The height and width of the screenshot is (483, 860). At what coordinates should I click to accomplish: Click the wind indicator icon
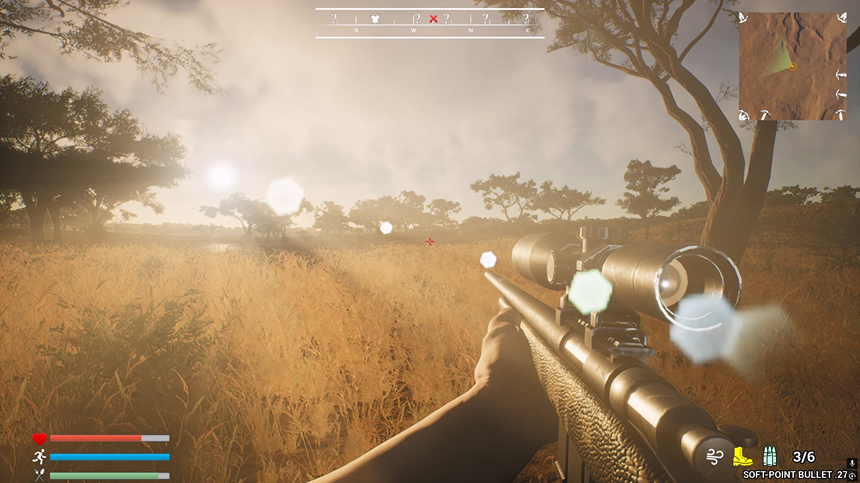[x=713, y=457]
